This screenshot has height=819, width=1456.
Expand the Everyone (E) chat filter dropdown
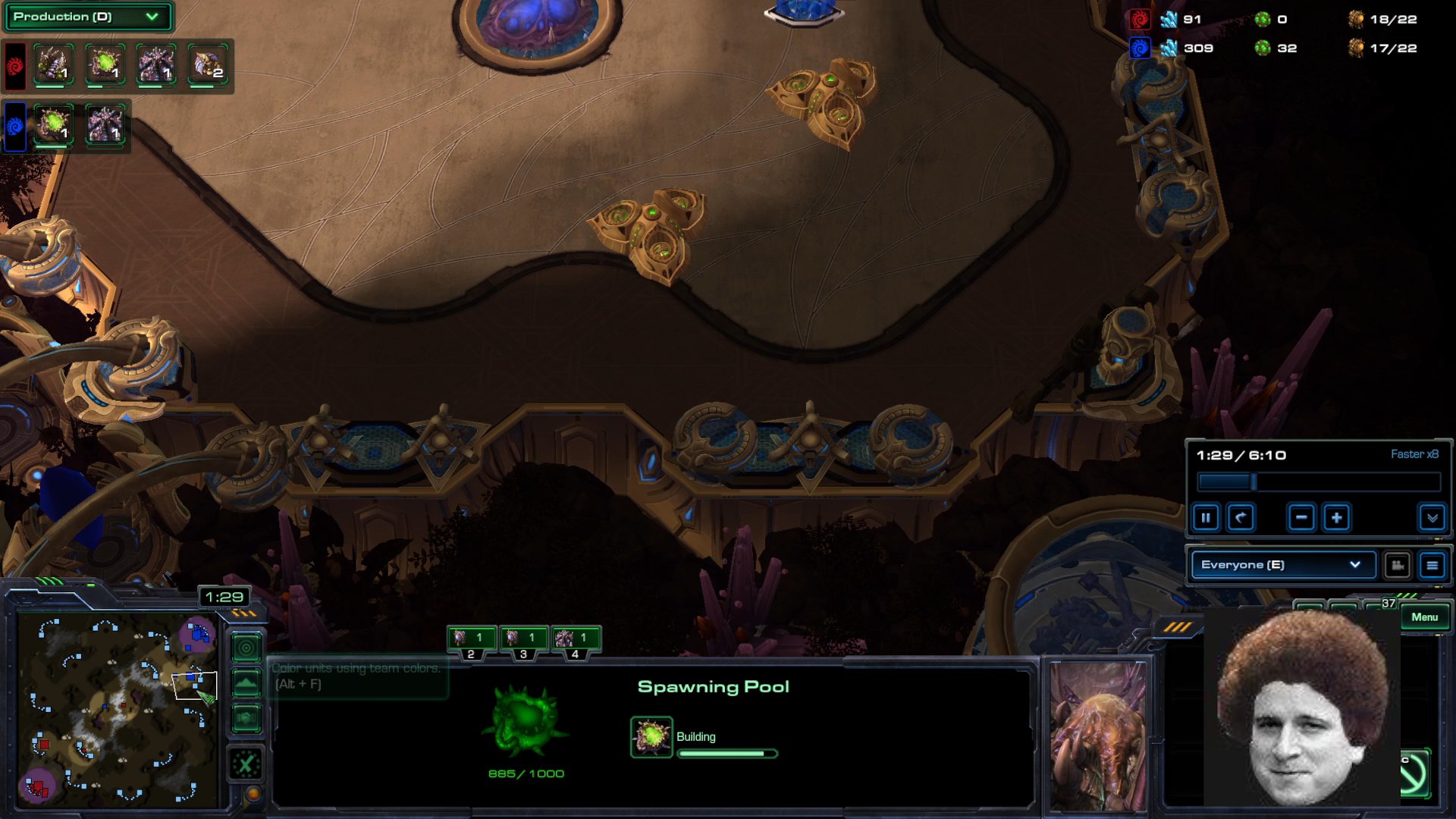click(x=1282, y=565)
